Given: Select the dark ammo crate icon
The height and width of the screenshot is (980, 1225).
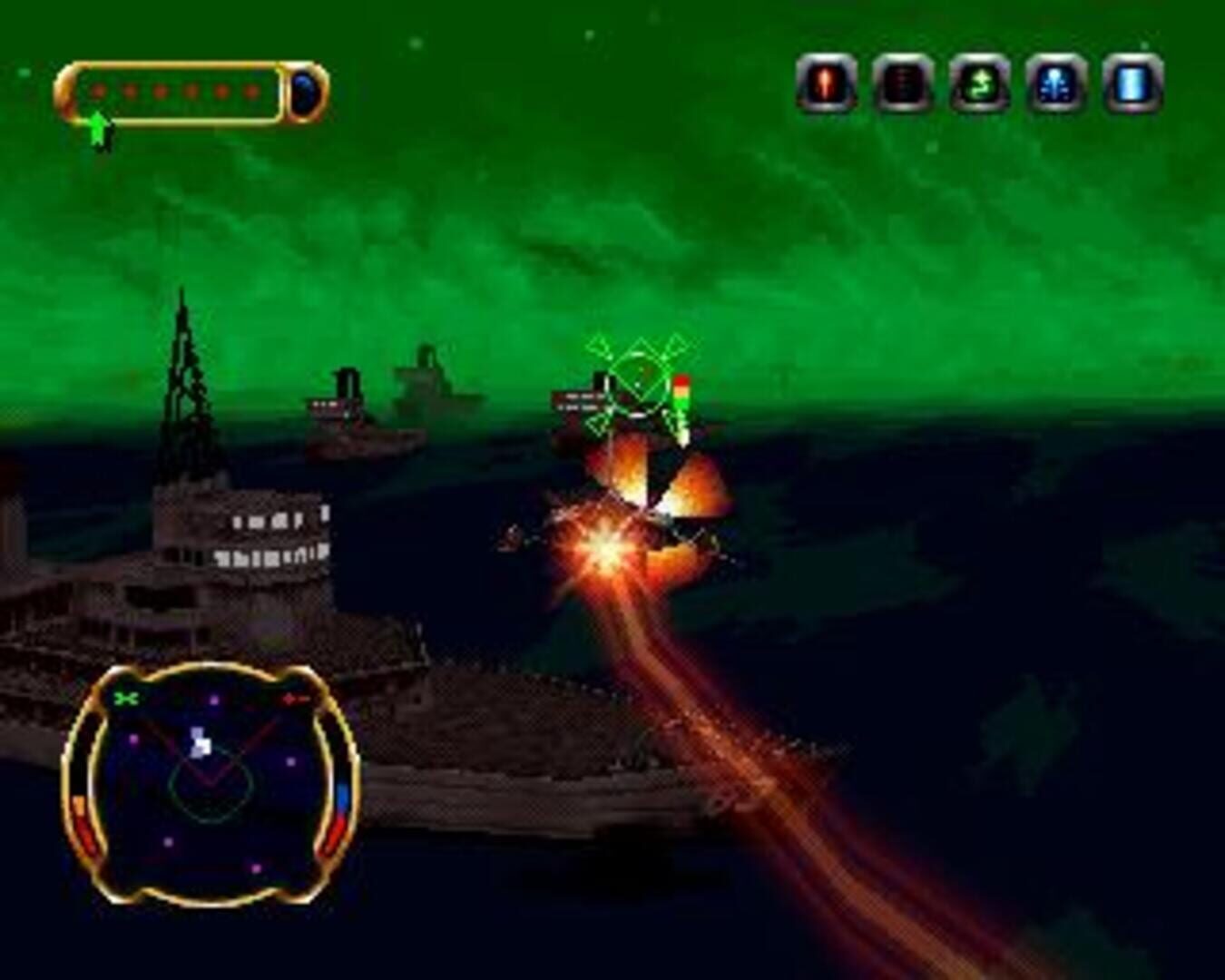Looking at the screenshot, I should click(x=900, y=86).
